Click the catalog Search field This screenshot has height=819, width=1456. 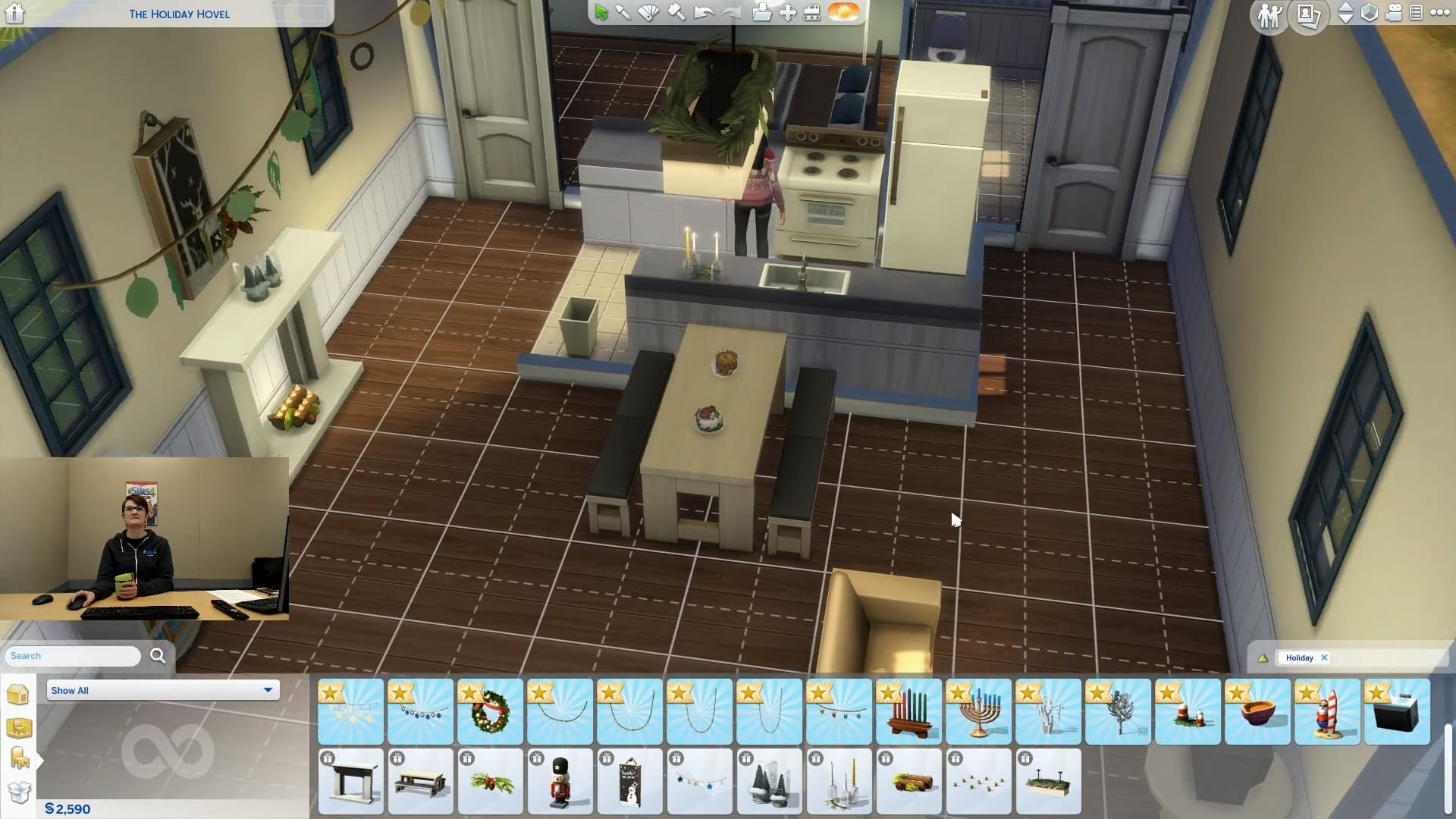(x=73, y=656)
